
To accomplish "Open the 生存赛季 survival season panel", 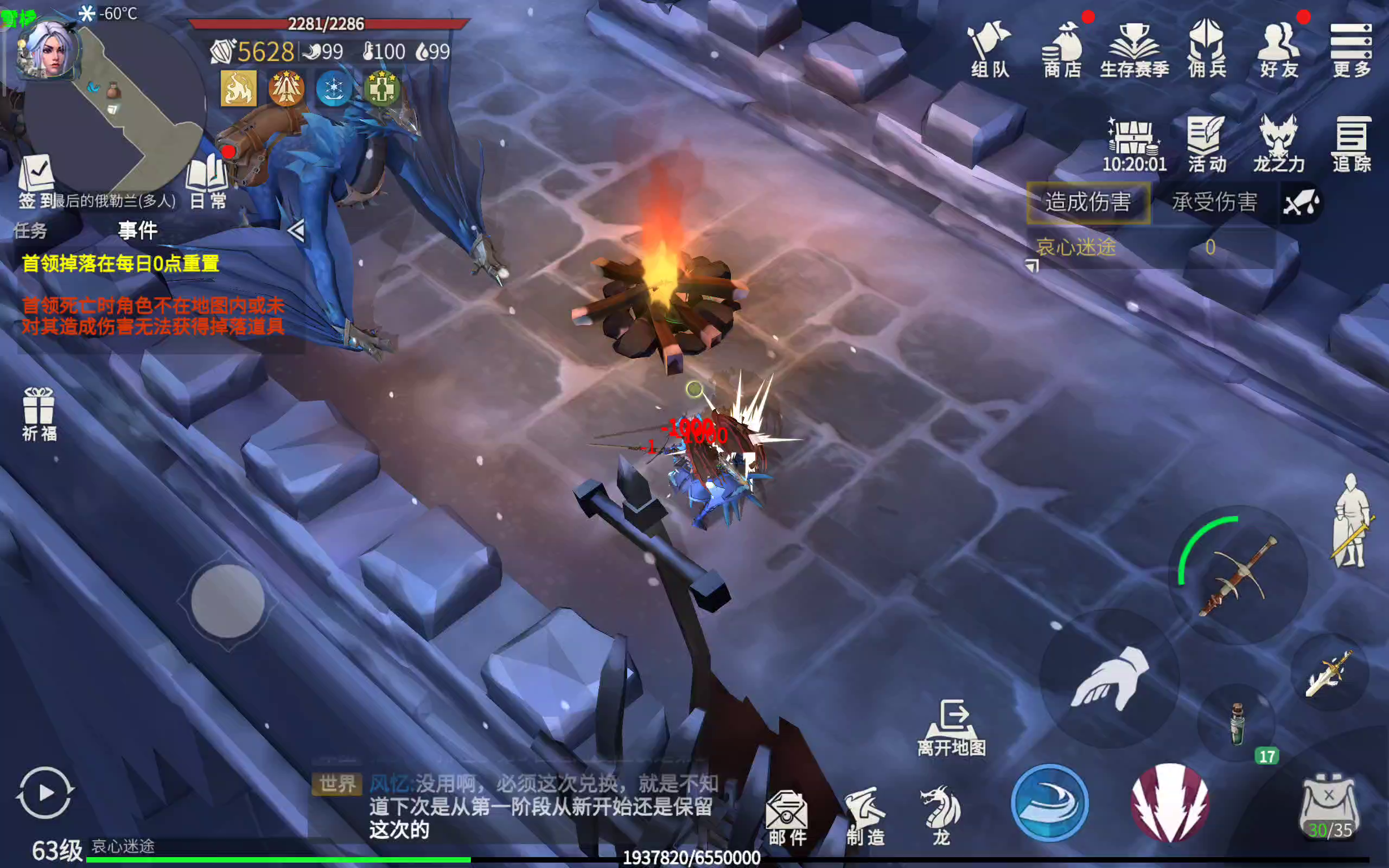I will point(1134,49).
